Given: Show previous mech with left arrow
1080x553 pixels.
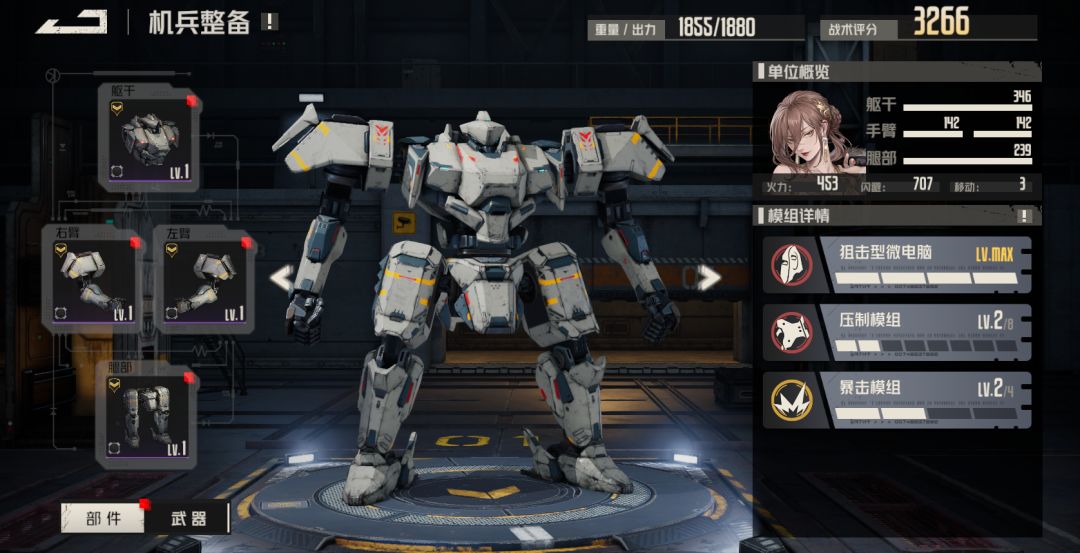Looking at the screenshot, I should point(283,278).
